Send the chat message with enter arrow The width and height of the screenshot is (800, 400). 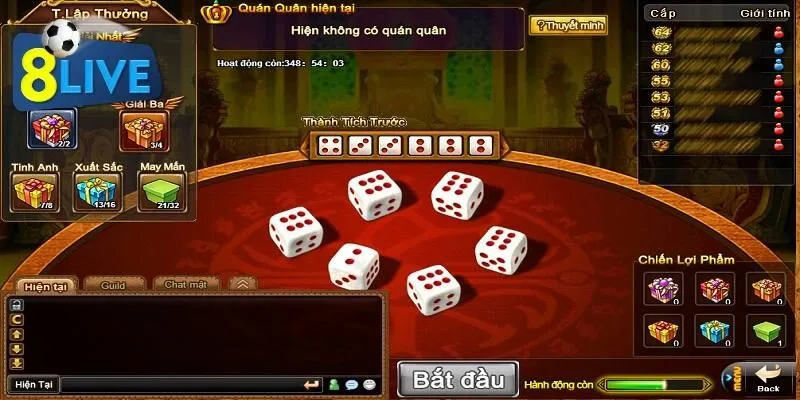point(312,384)
